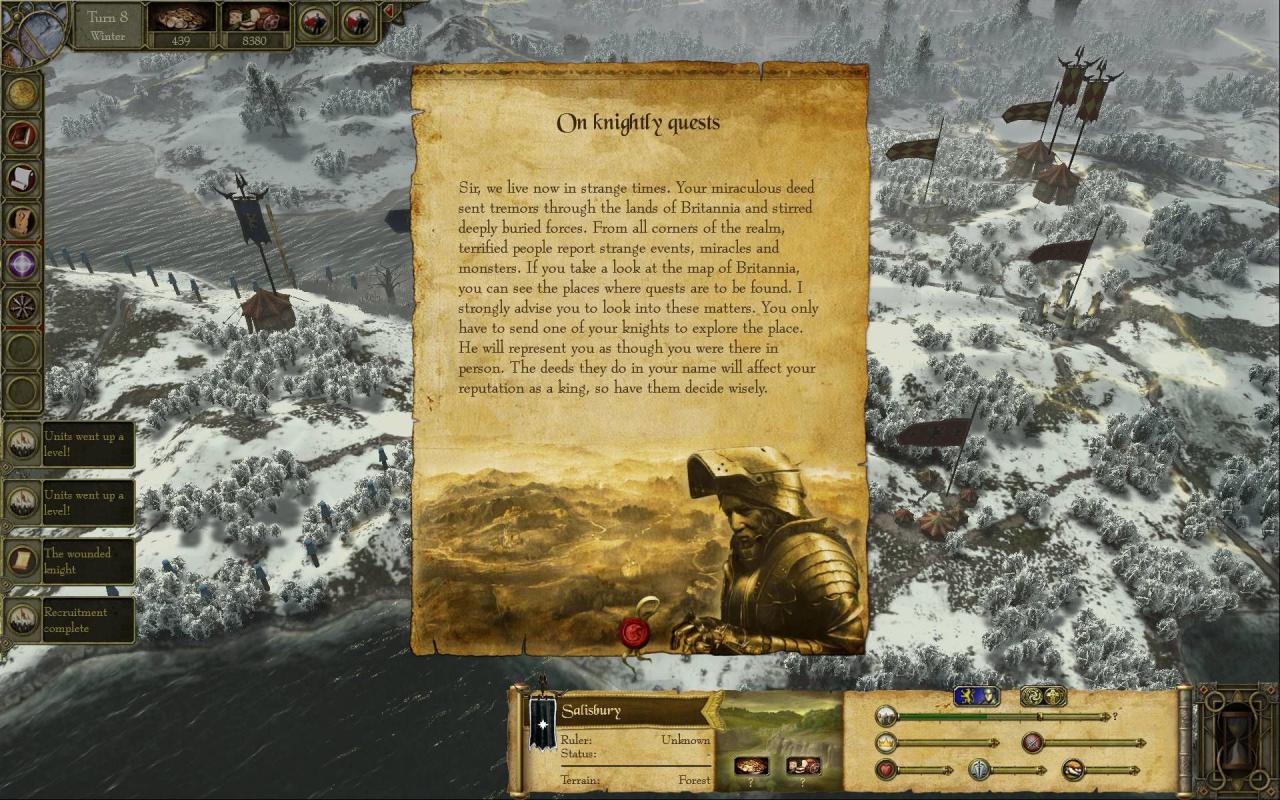Open 'The wounded knight' notification
This screenshot has height=800, width=1280.
pos(70,562)
